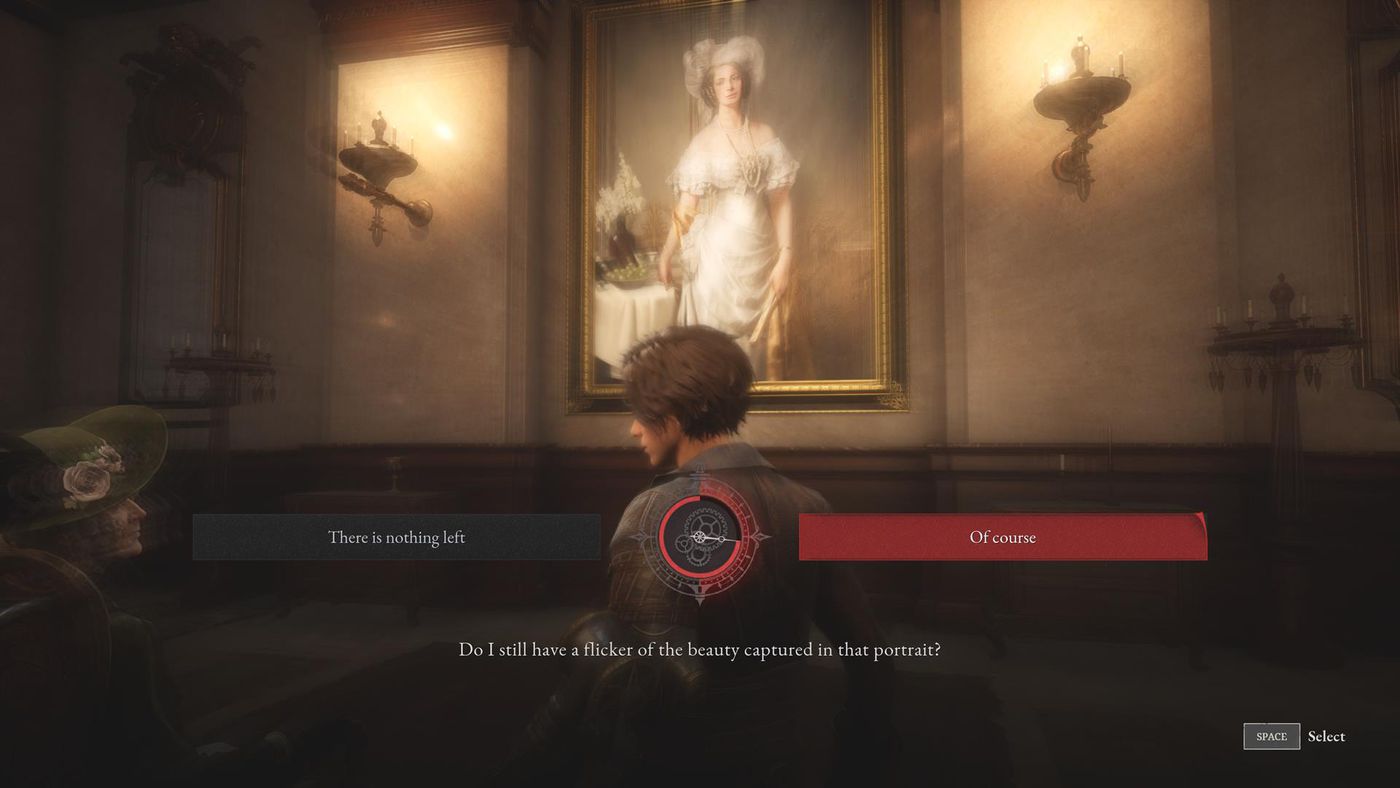Click the top marker of the countdown dial
The width and height of the screenshot is (1400, 788).
tap(700, 472)
